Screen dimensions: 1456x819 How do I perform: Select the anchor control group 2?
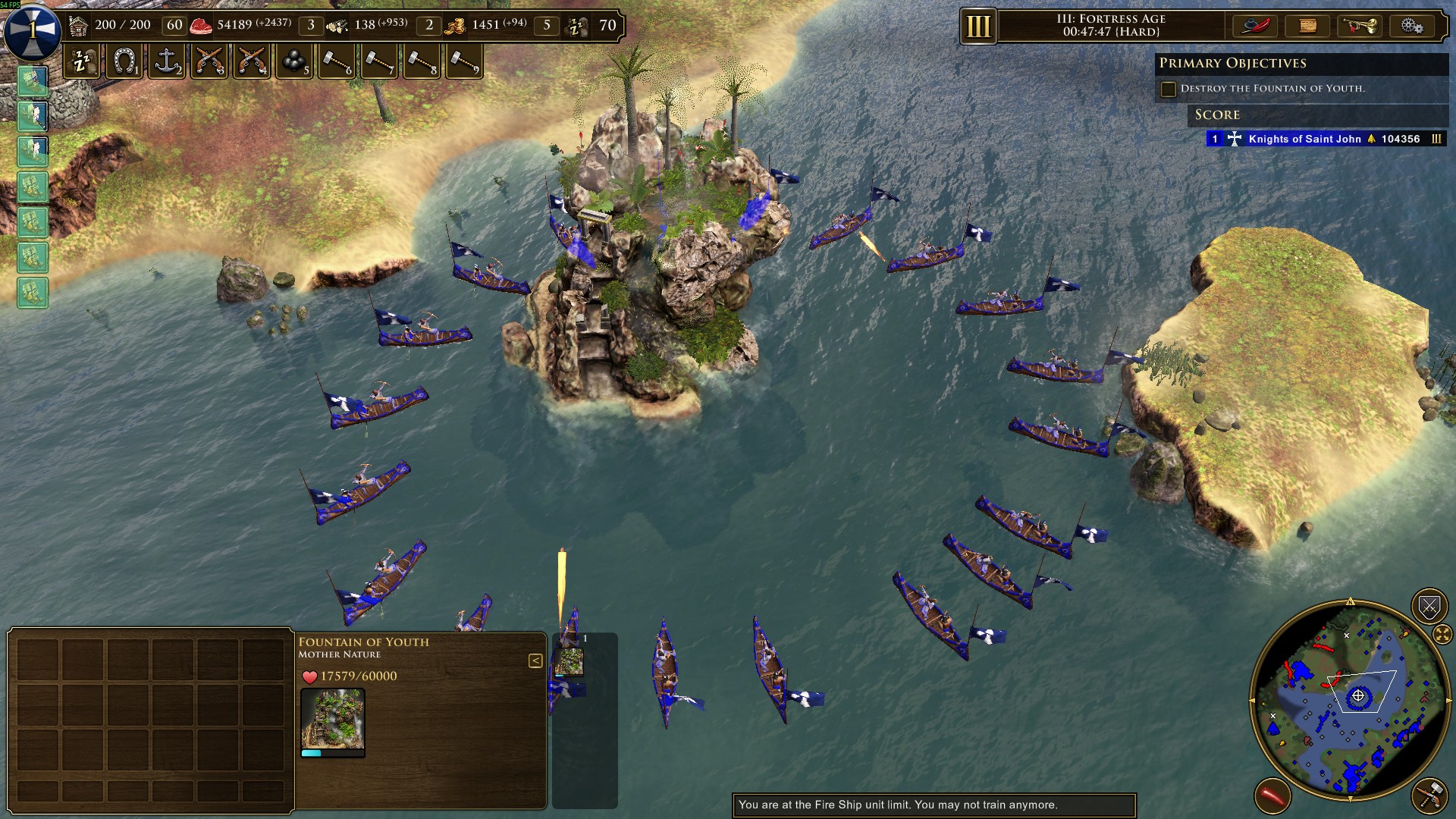click(167, 61)
